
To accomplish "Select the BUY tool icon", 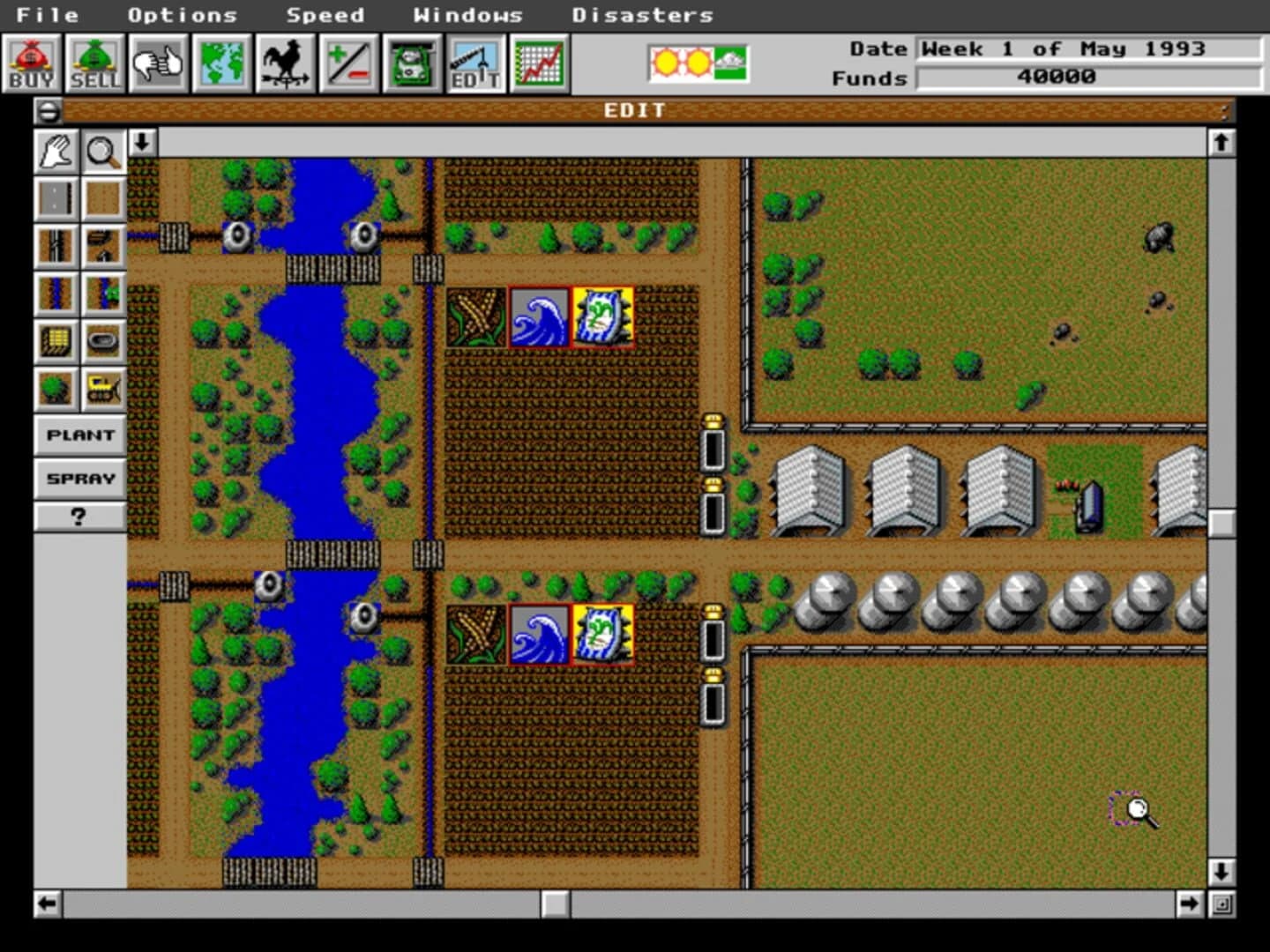I will point(32,62).
